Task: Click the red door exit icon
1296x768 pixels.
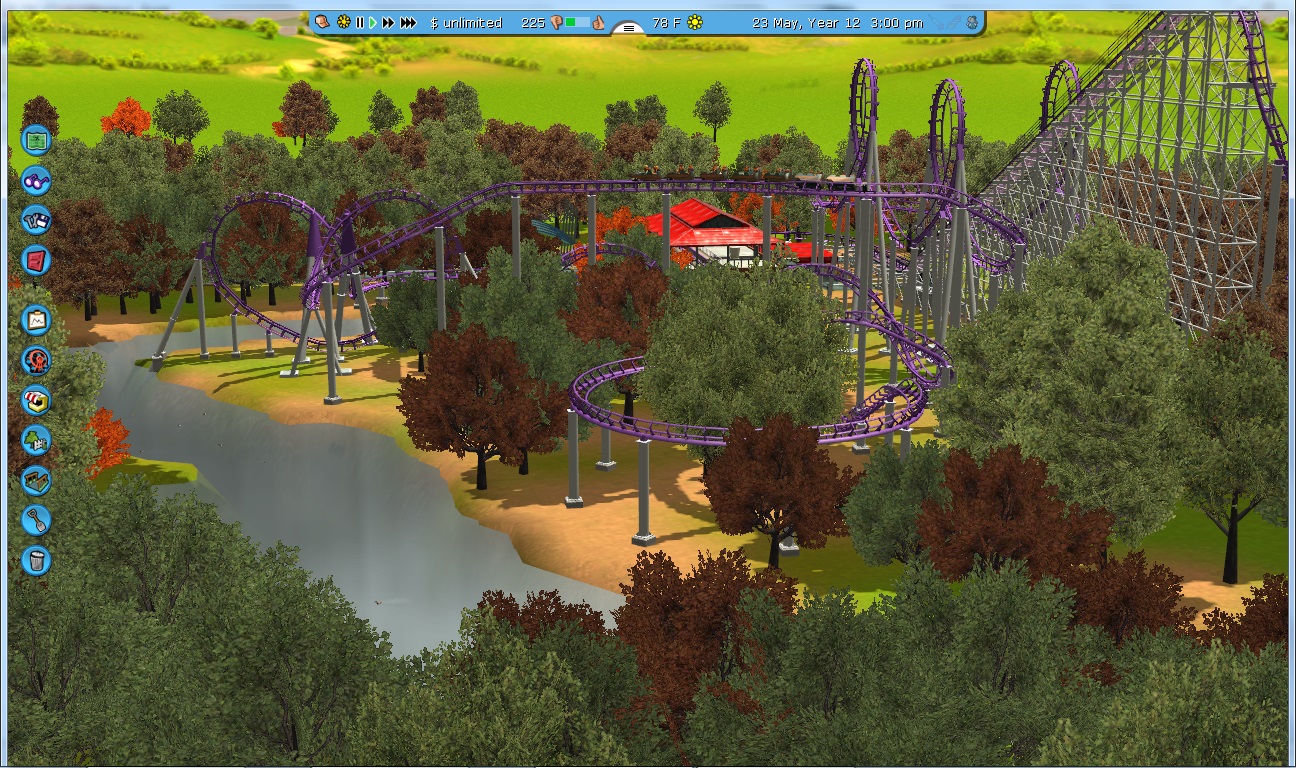Action: tap(36, 260)
